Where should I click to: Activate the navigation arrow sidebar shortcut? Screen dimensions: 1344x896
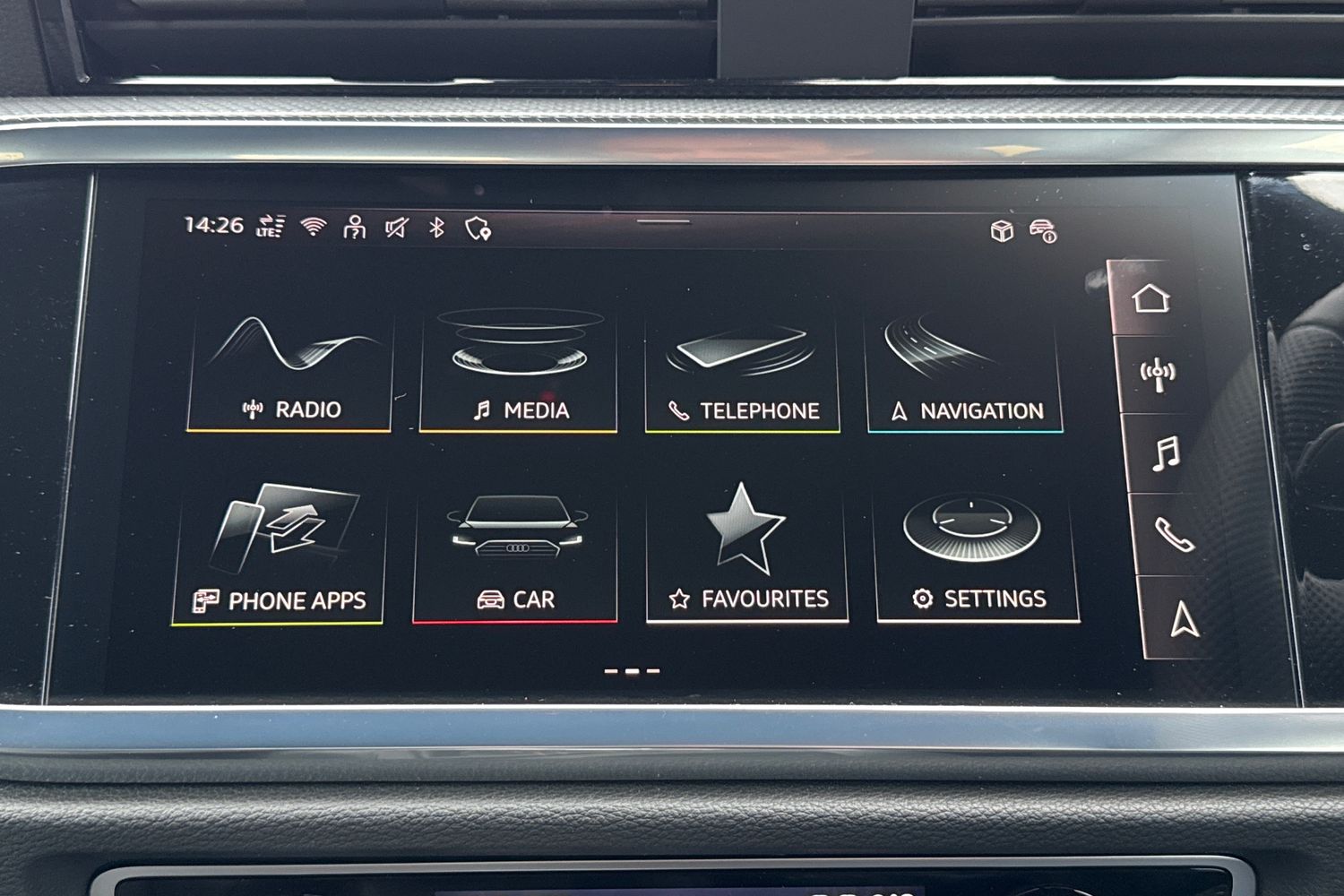coord(1185,619)
